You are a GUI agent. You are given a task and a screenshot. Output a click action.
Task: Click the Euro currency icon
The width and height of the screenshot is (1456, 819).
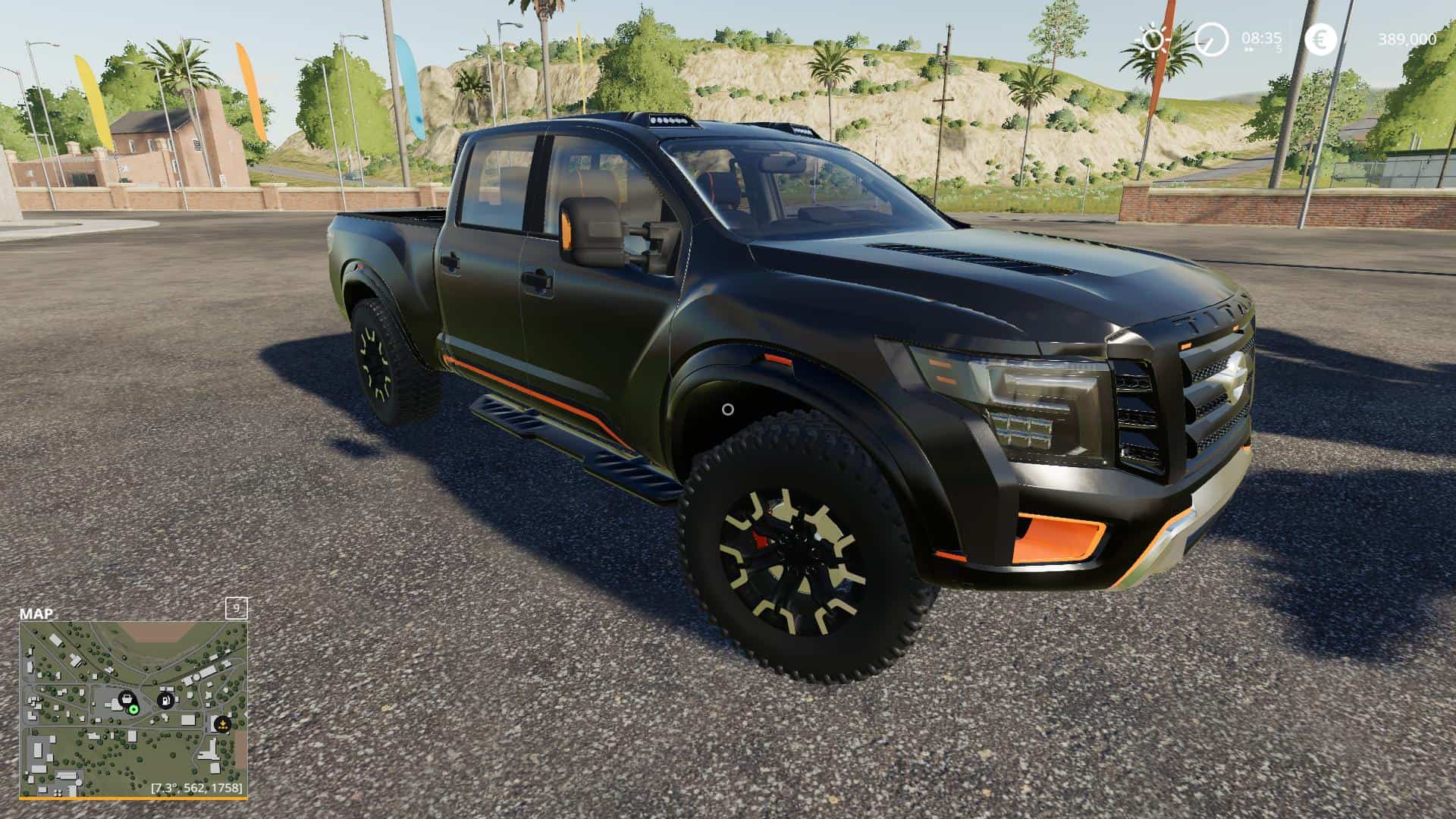(1321, 40)
